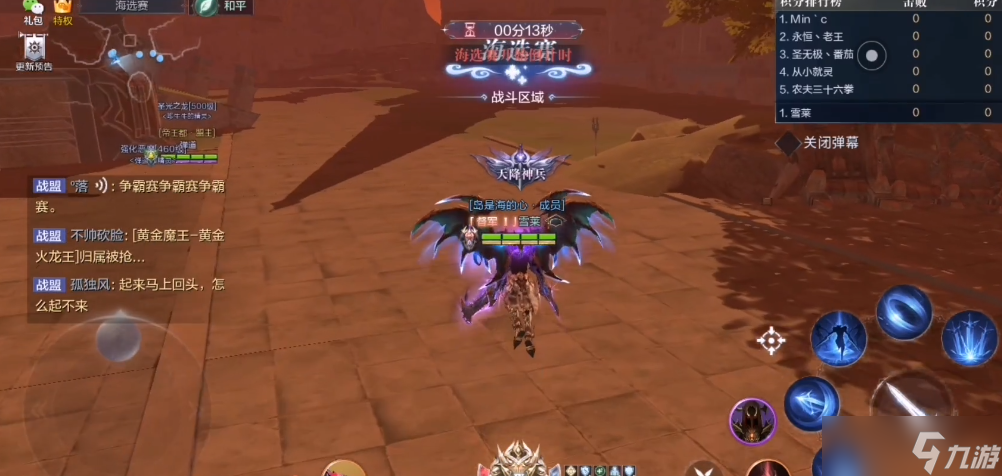Play the voice message from 落

[101, 186]
